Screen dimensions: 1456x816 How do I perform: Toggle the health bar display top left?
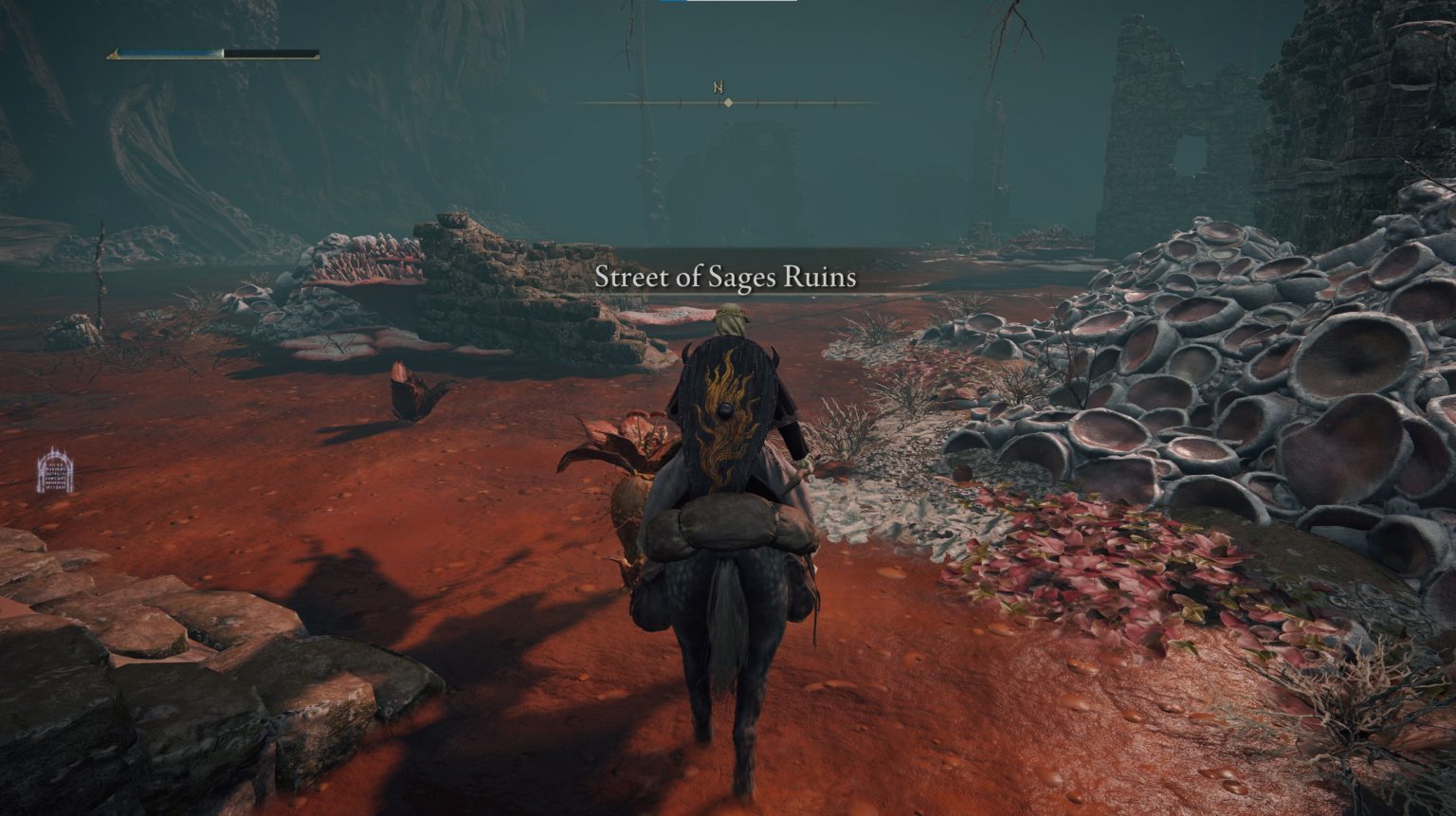click(x=213, y=54)
